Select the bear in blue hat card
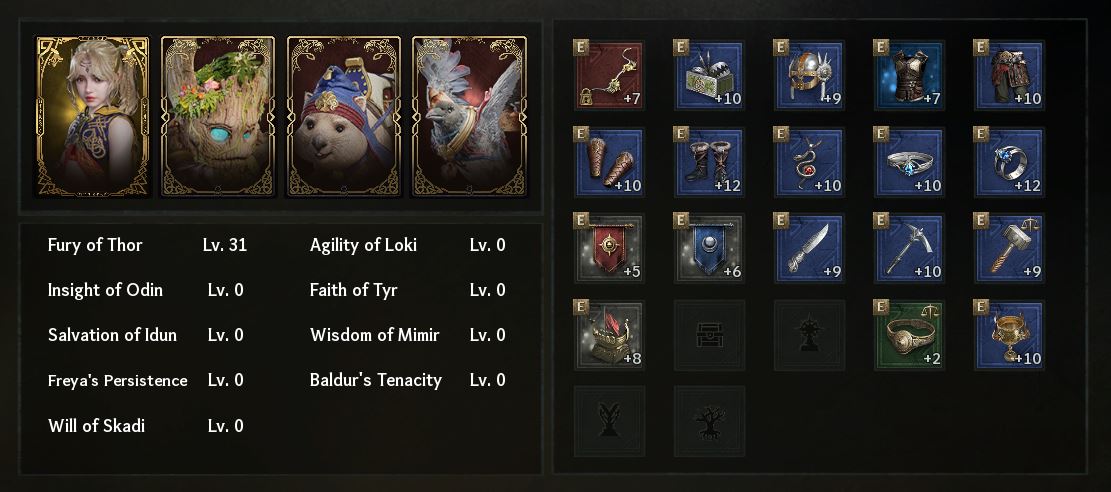 click(x=343, y=116)
